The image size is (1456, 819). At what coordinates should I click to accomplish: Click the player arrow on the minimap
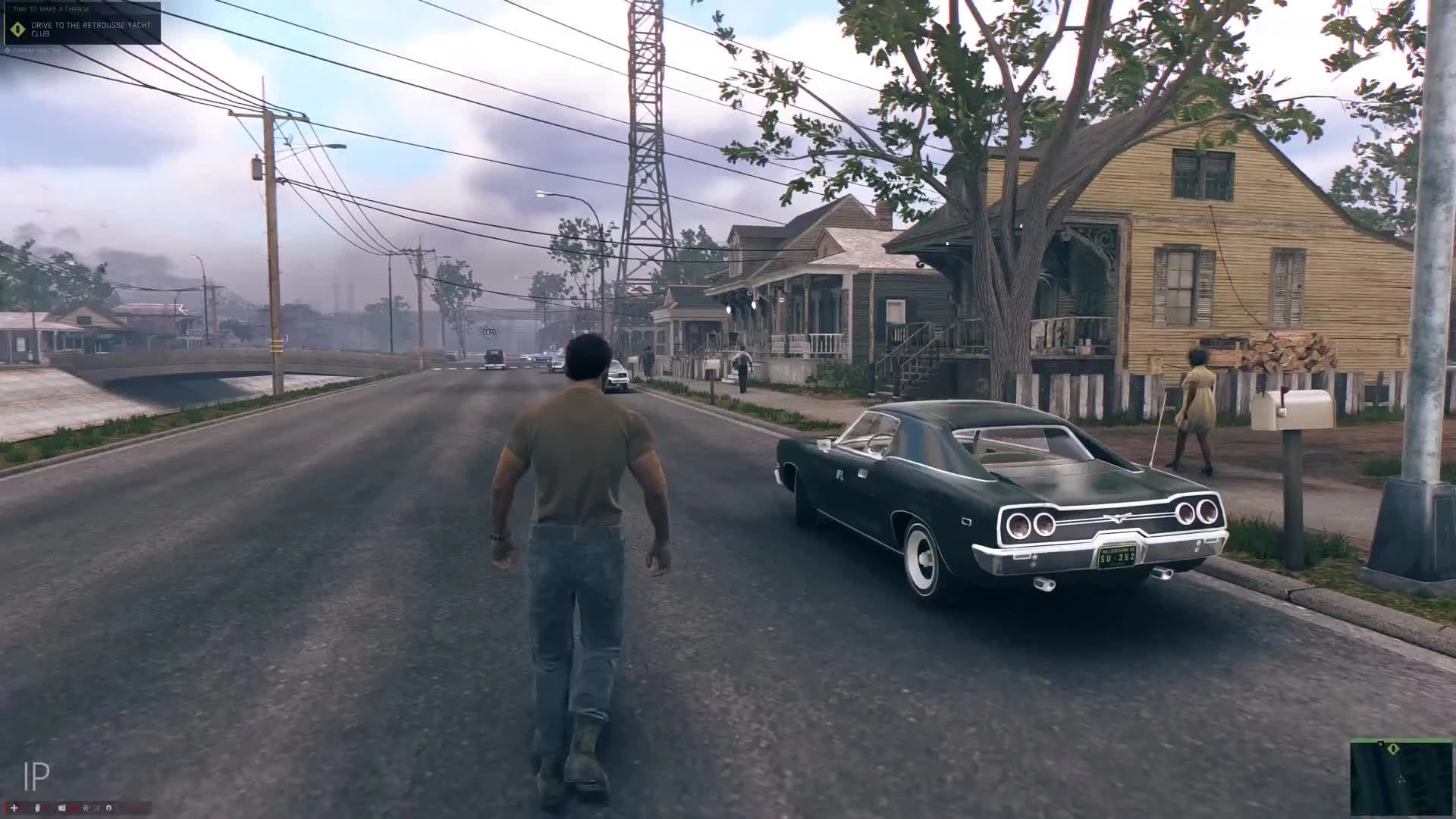point(1401,779)
